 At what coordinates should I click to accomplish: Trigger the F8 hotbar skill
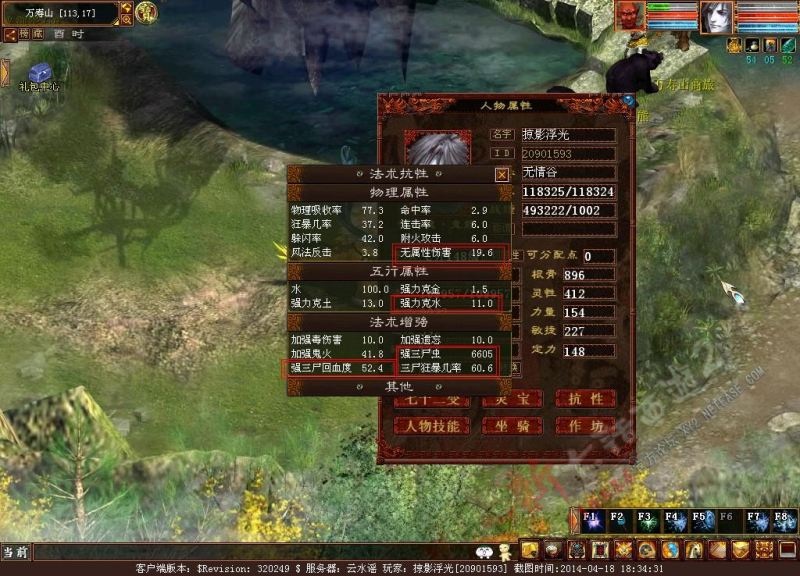782,521
